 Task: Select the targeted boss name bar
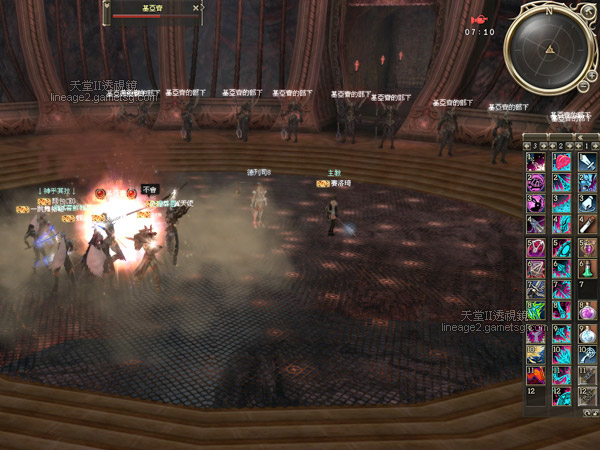153,8
